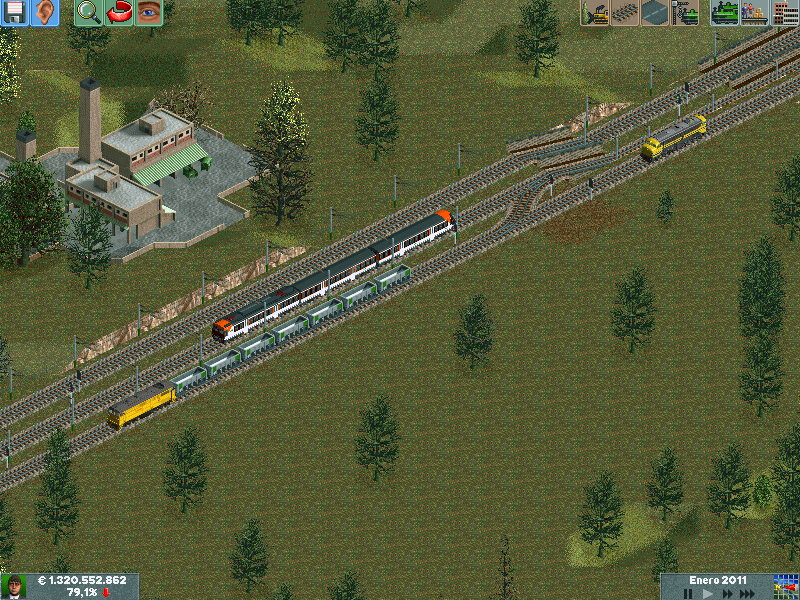Open the railway track construction tool

pos(625,13)
